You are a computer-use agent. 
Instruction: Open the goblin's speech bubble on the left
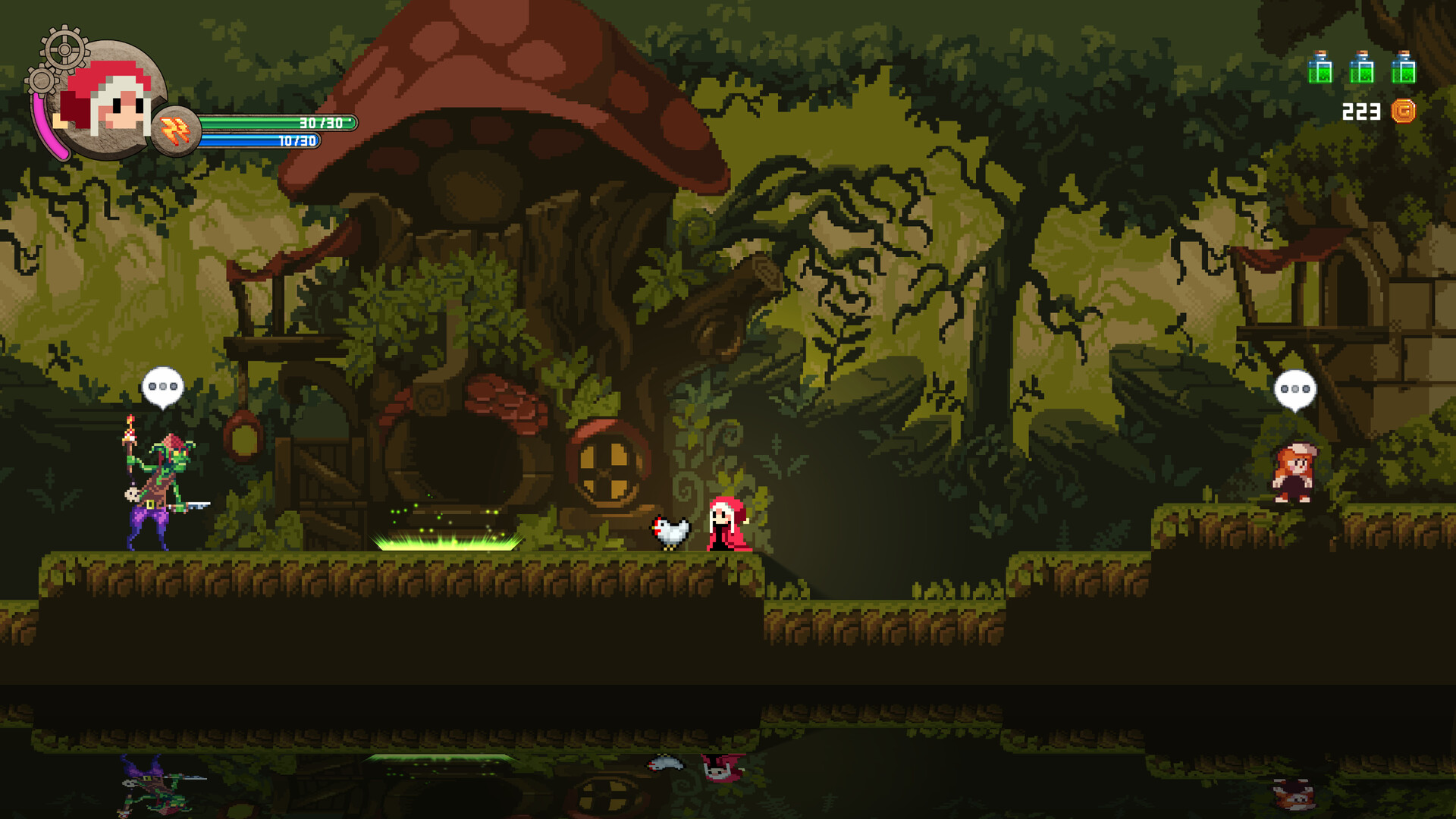tap(163, 387)
